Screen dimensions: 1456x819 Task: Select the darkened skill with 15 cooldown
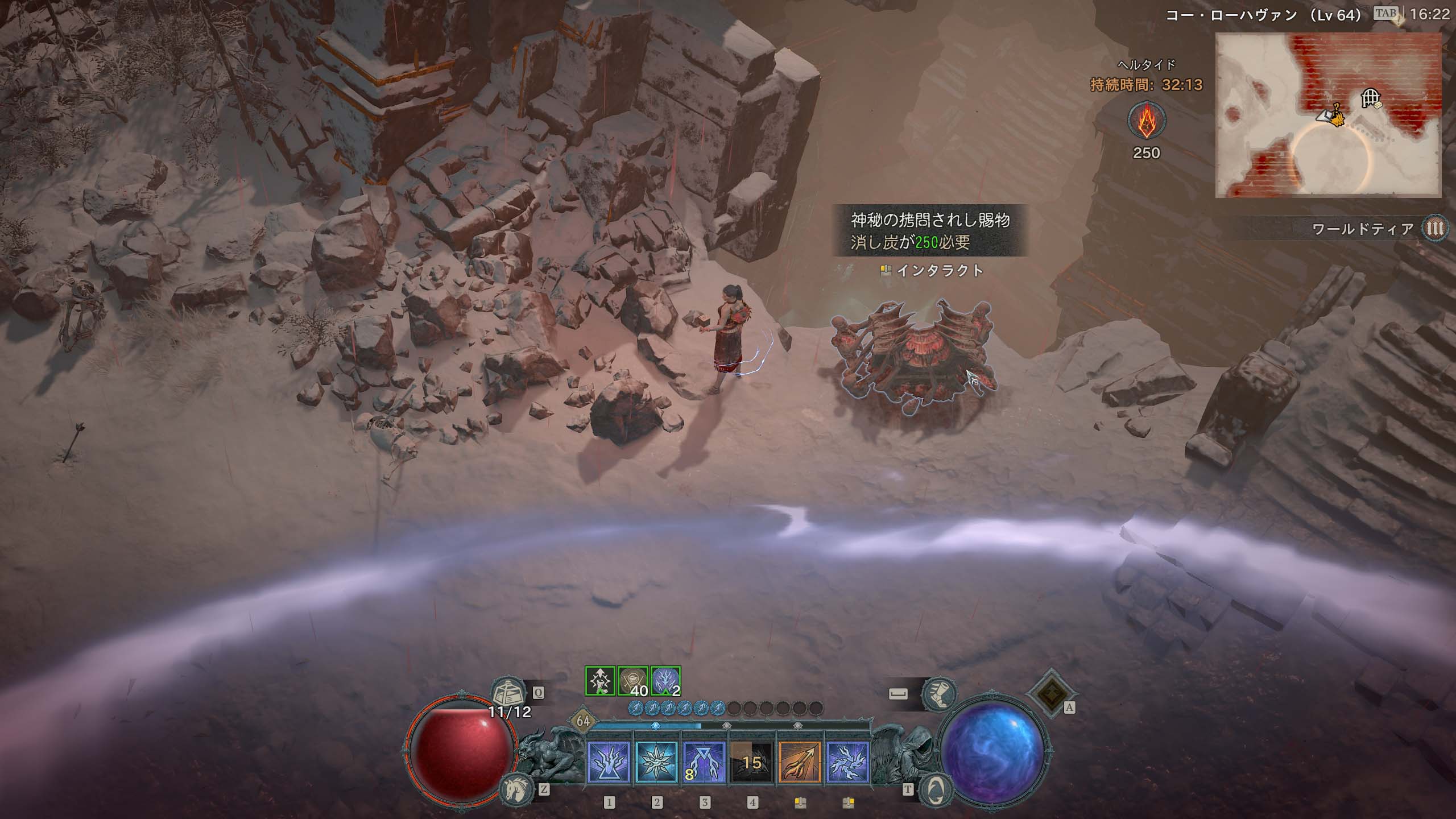click(x=752, y=762)
